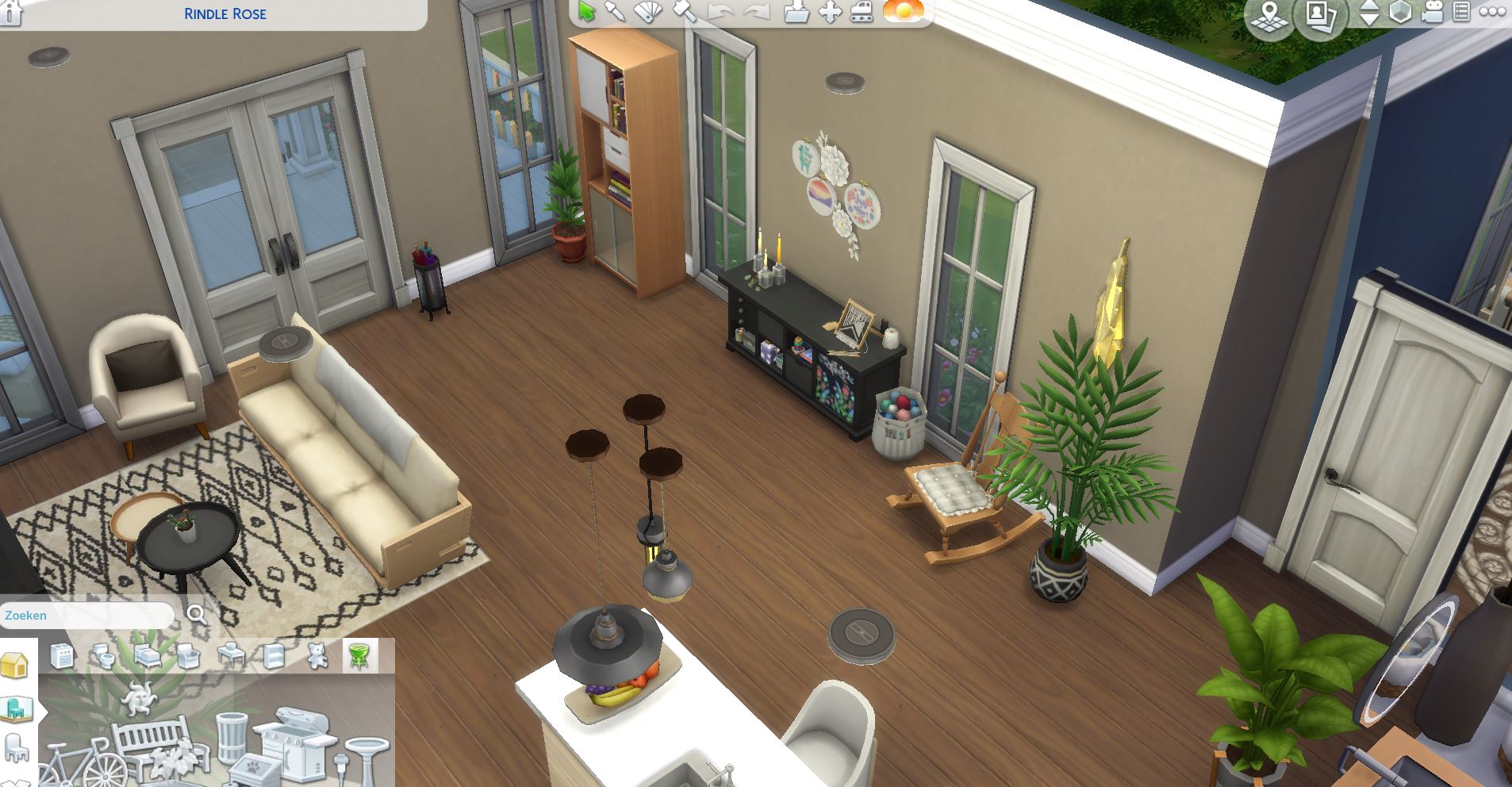Image resolution: width=1512 pixels, height=787 pixels.
Task: Change time of day with sun icon
Action: tap(904, 11)
